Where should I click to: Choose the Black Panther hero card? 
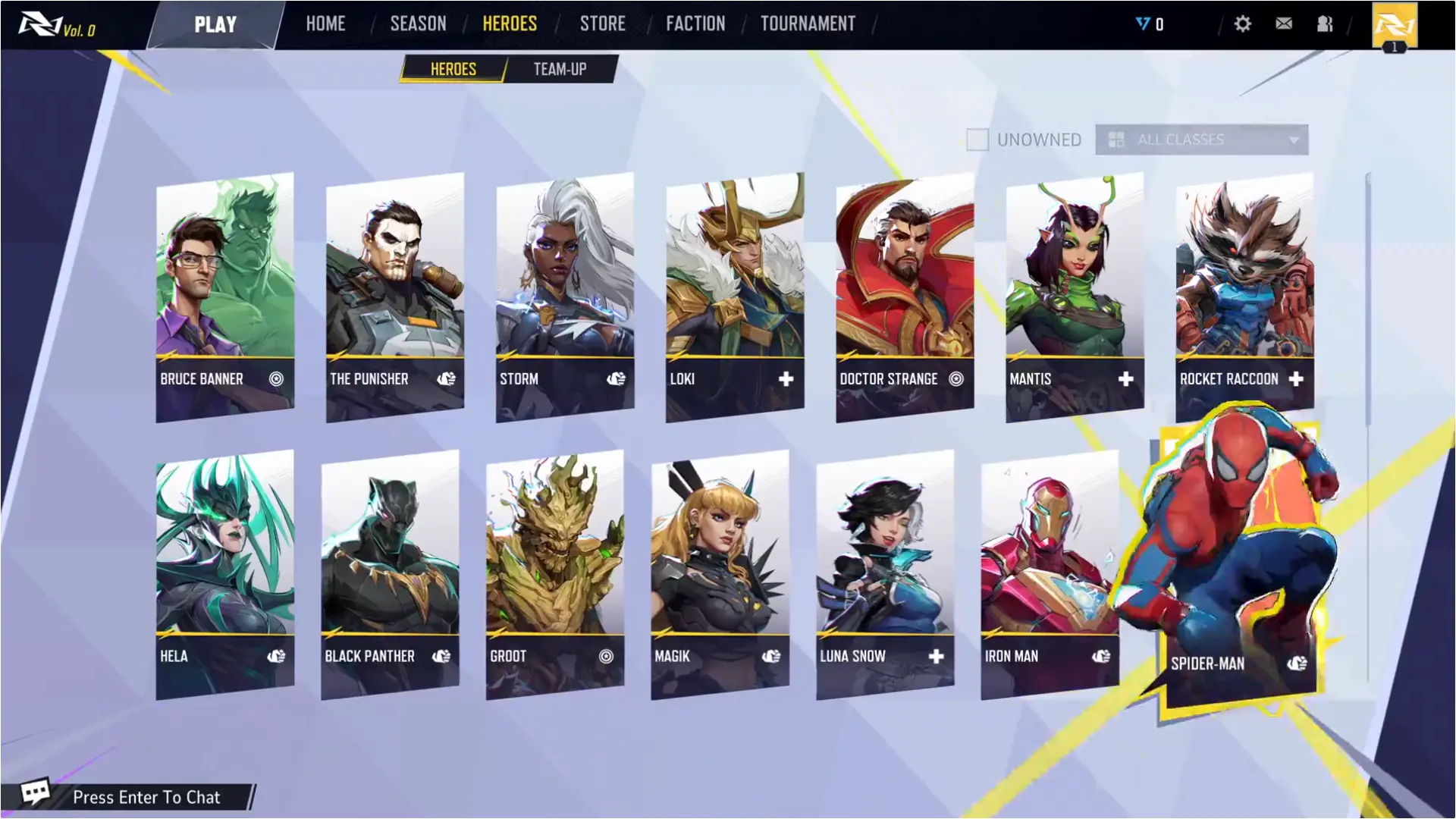pyautogui.click(x=390, y=573)
